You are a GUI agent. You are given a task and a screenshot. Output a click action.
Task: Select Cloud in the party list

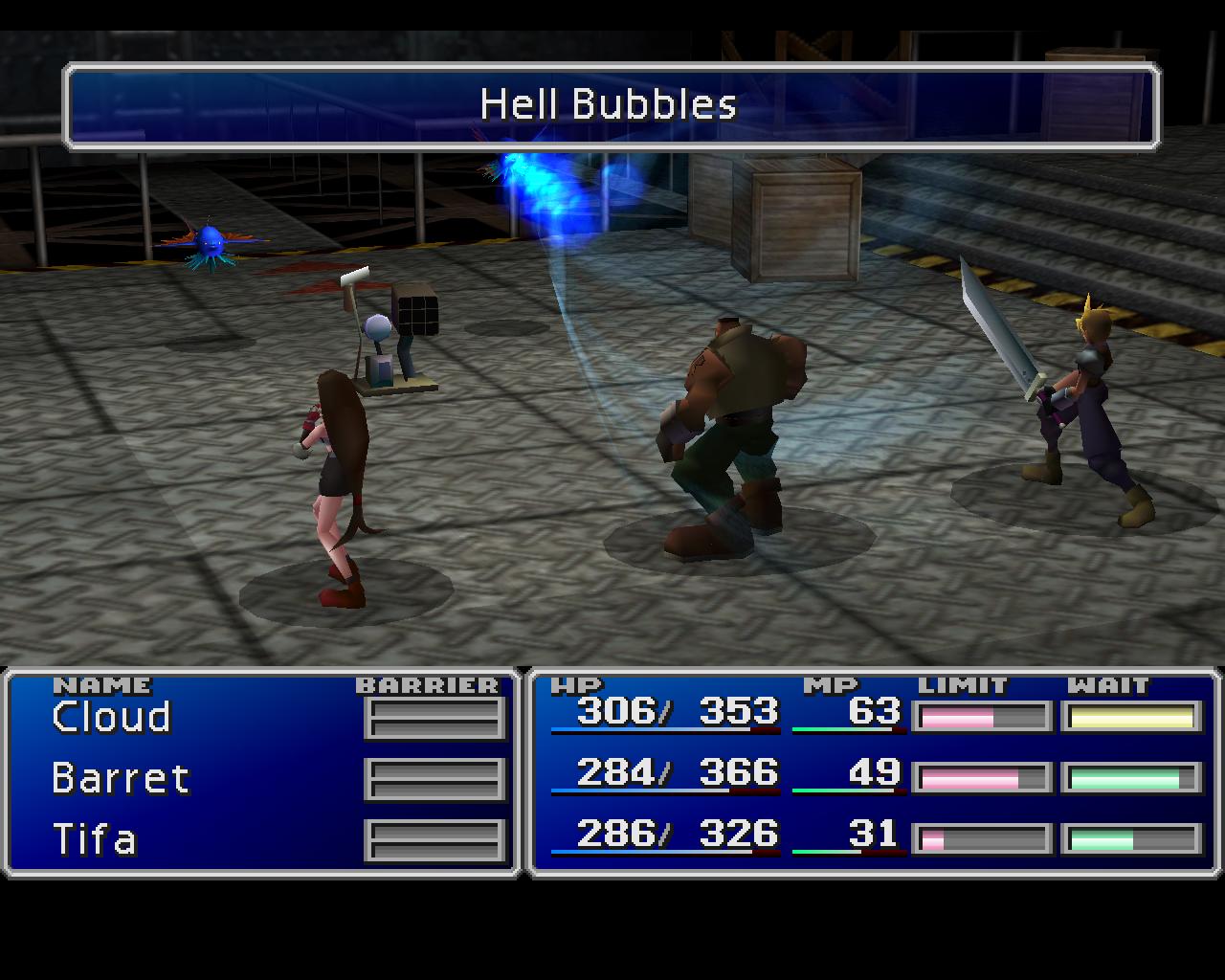click(x=111, y=717)
